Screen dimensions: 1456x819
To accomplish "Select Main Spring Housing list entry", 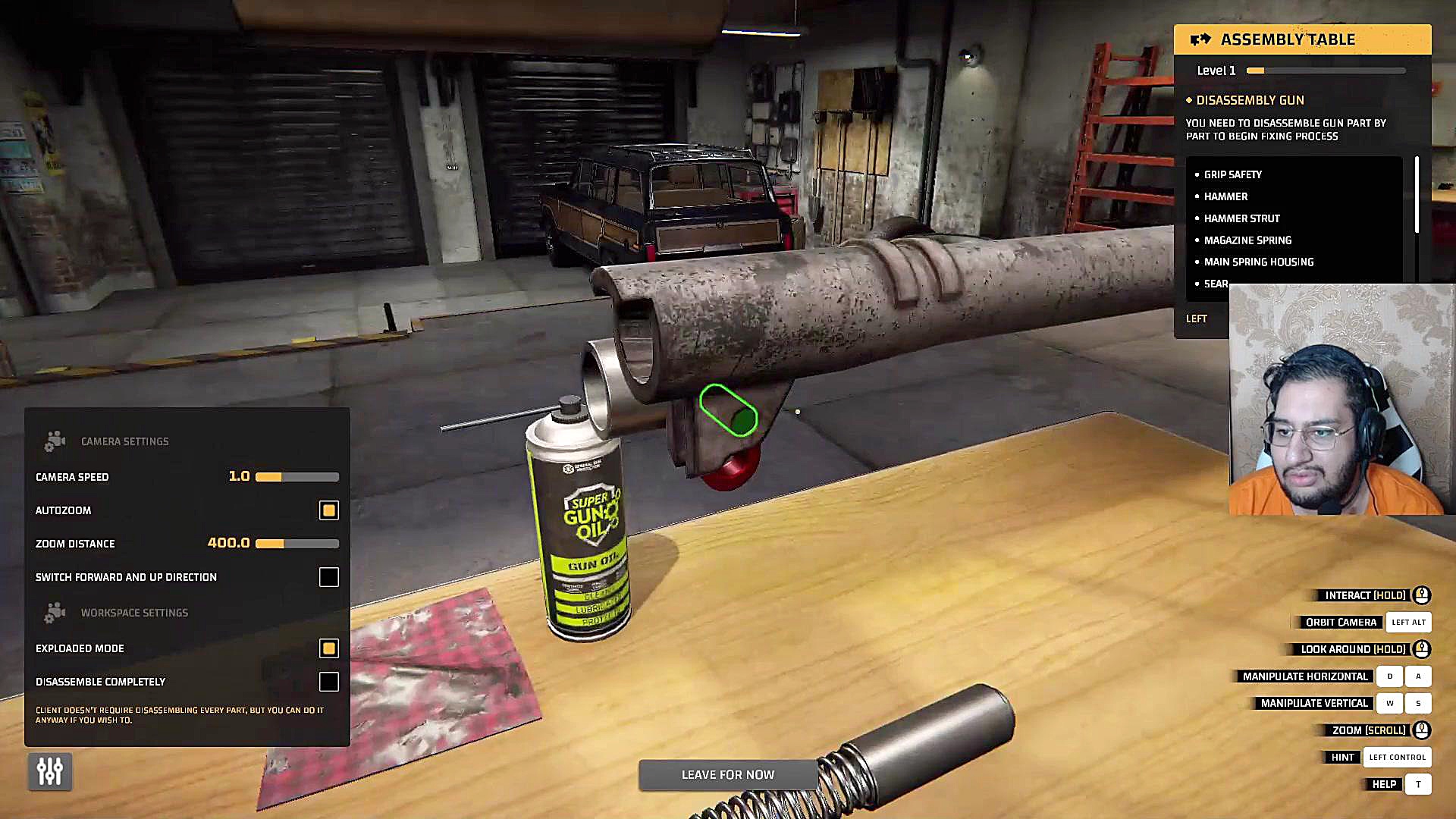I will pyautogui.click(x=1258, y=262).
